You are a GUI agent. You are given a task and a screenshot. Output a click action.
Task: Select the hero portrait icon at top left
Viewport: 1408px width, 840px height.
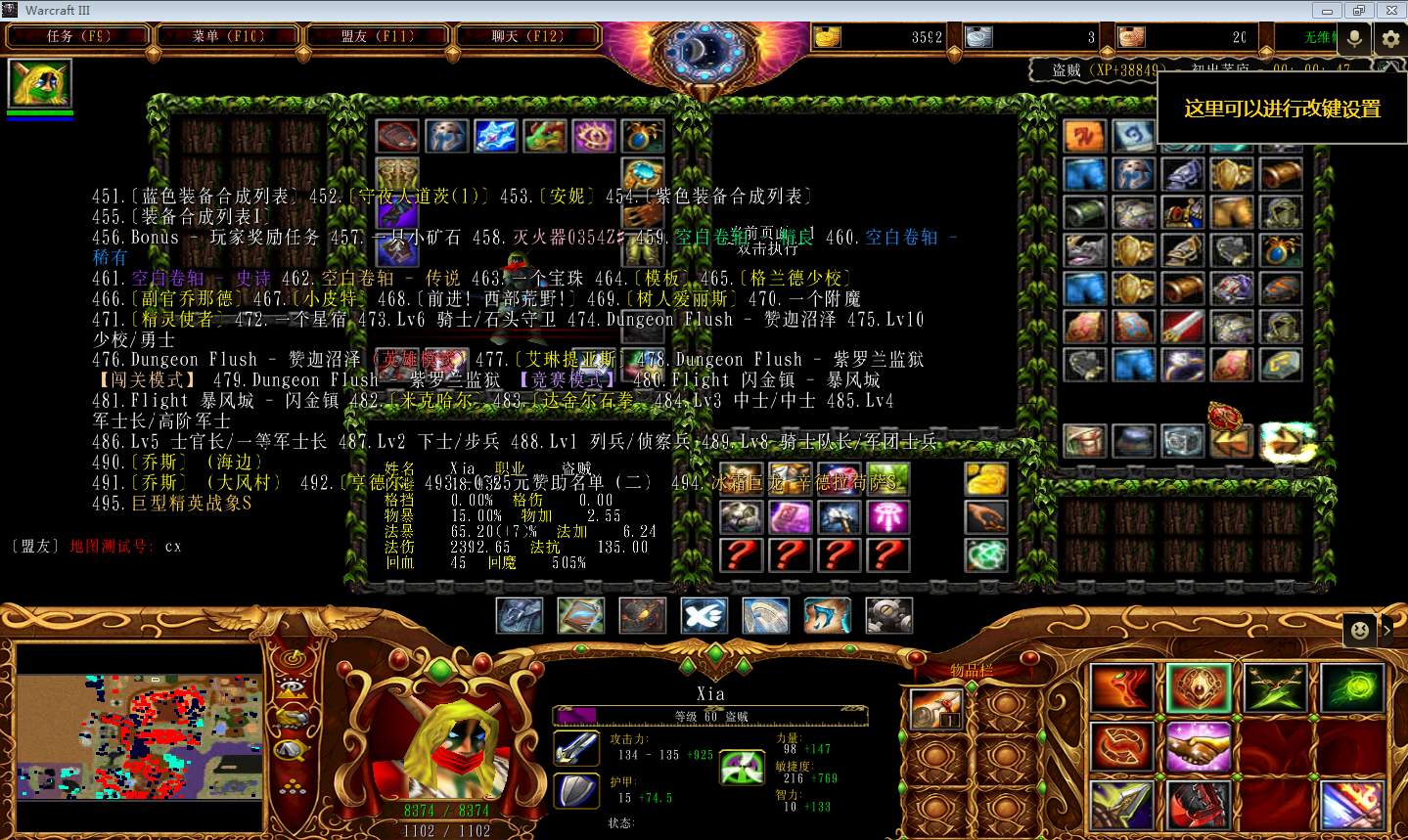click(39, 83)
